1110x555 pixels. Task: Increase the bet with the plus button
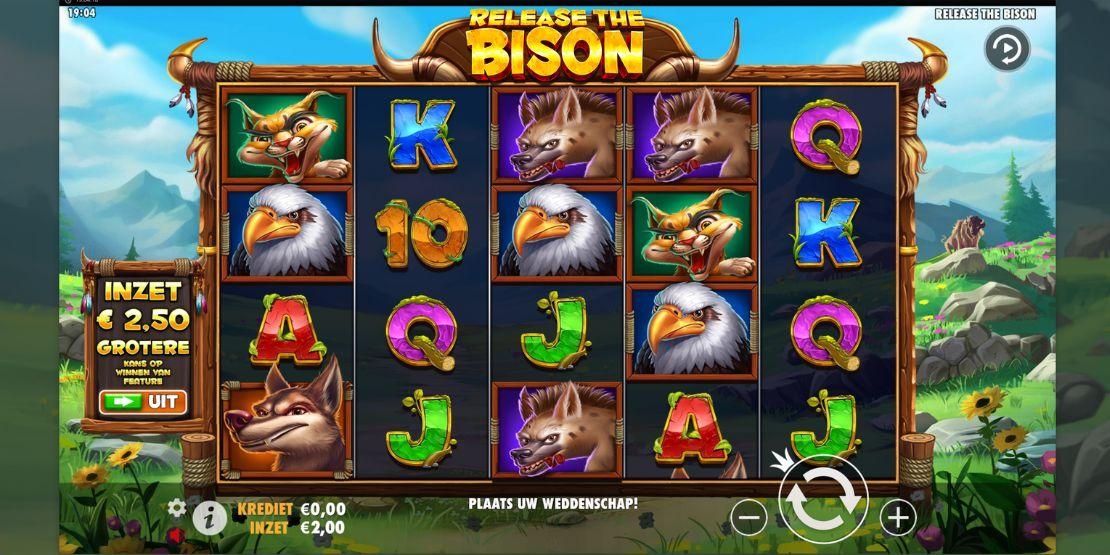coord(898,517)
